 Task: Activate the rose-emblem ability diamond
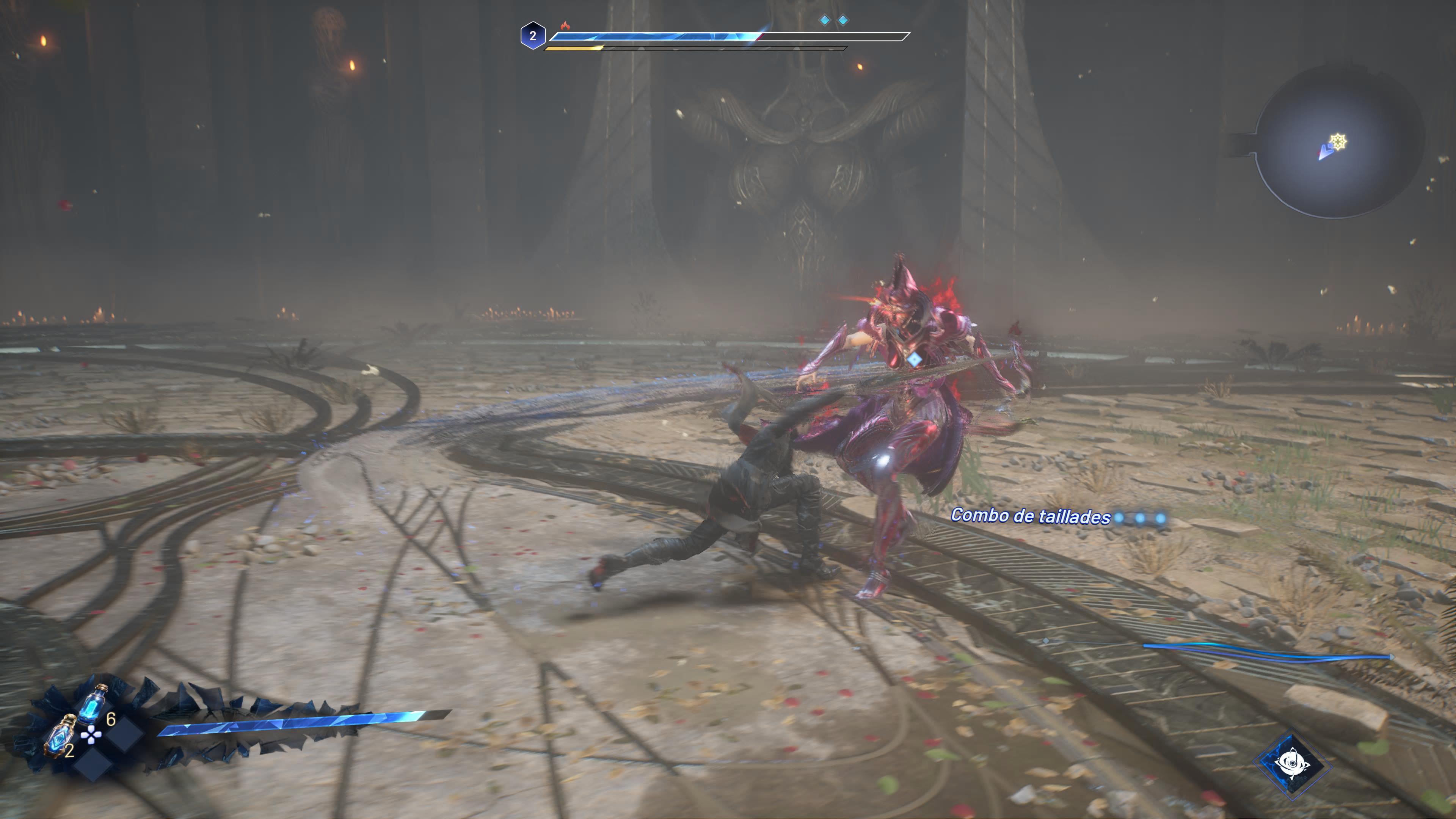tap(1291, 764)
